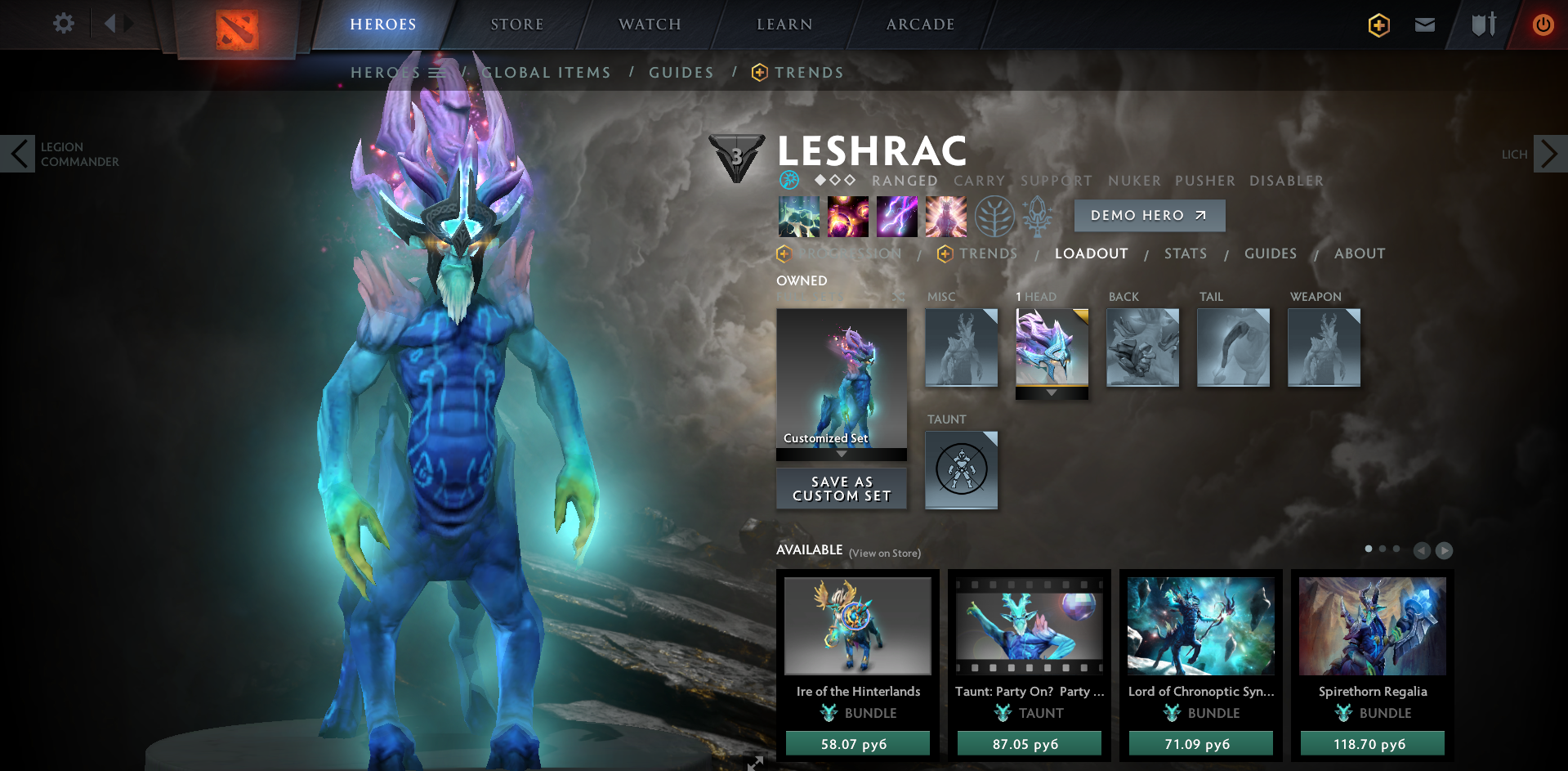View the Aghanim's upgrades icon
Image resolution: width=1568 pixels, height=771 pixels.
(1038, 216)
